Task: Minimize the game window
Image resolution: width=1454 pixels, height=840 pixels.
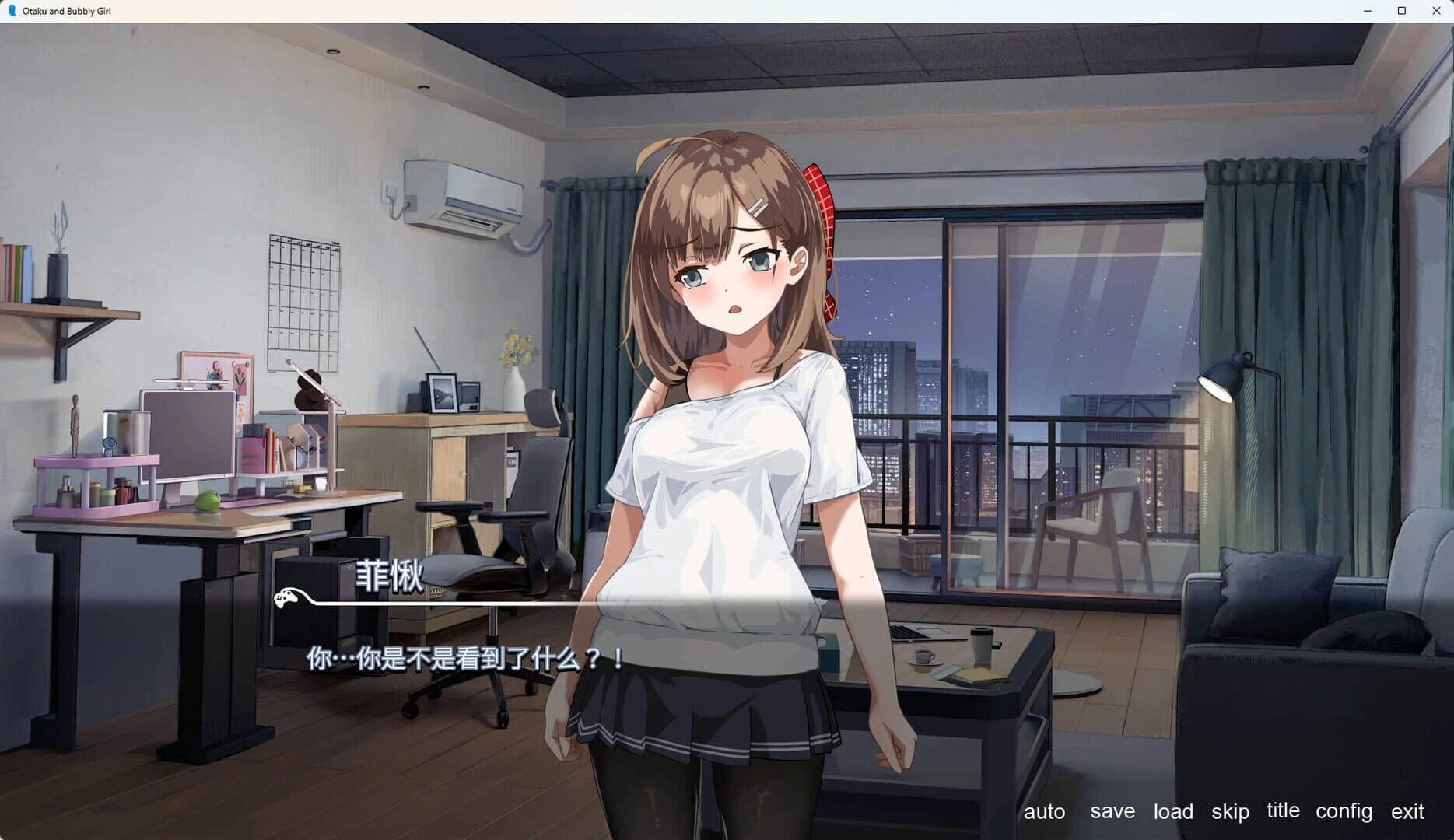Action: click(x=1367, y=11)
